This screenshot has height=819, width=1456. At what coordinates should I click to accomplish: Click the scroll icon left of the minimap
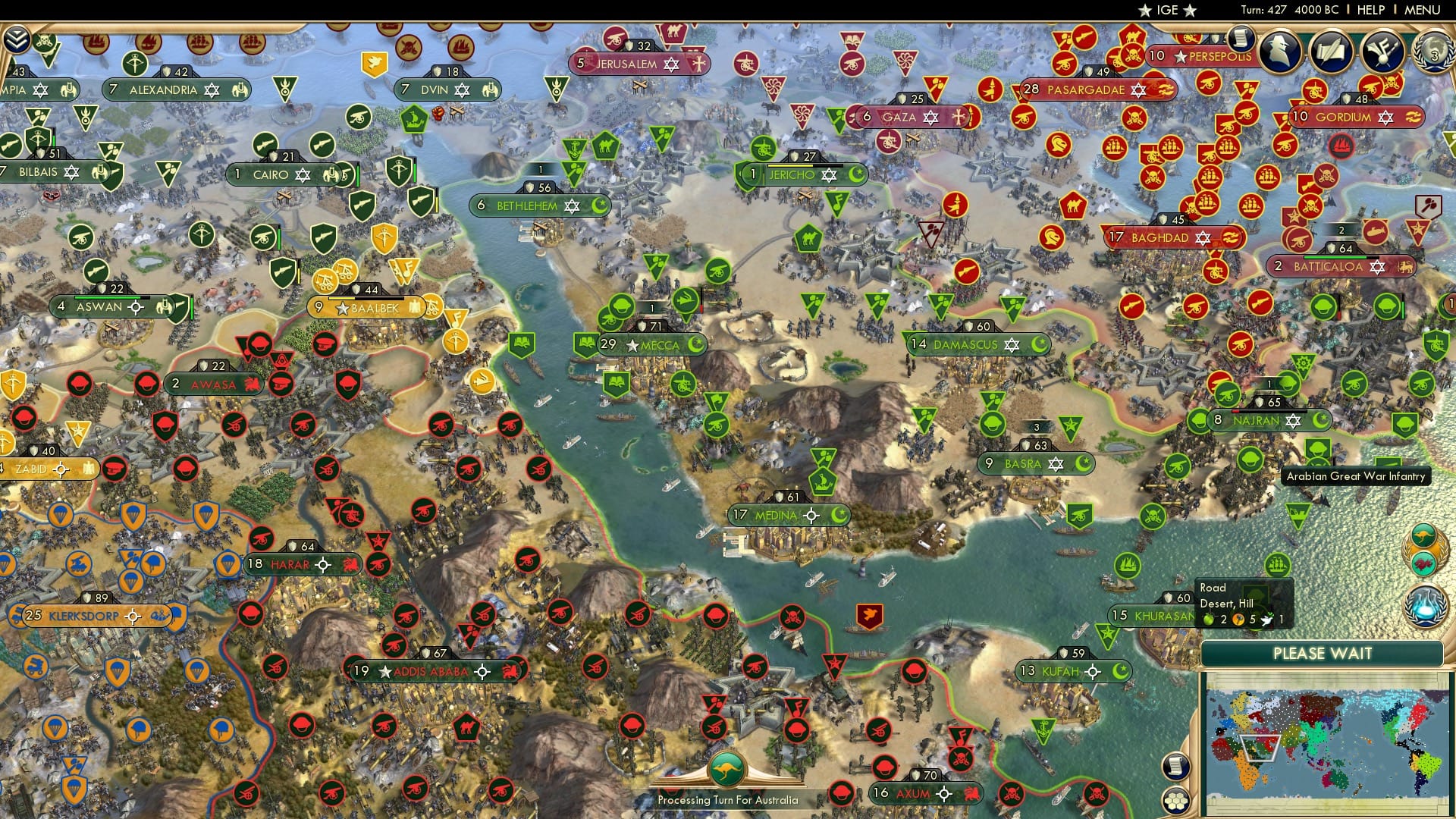click(x=1175, y=767)
